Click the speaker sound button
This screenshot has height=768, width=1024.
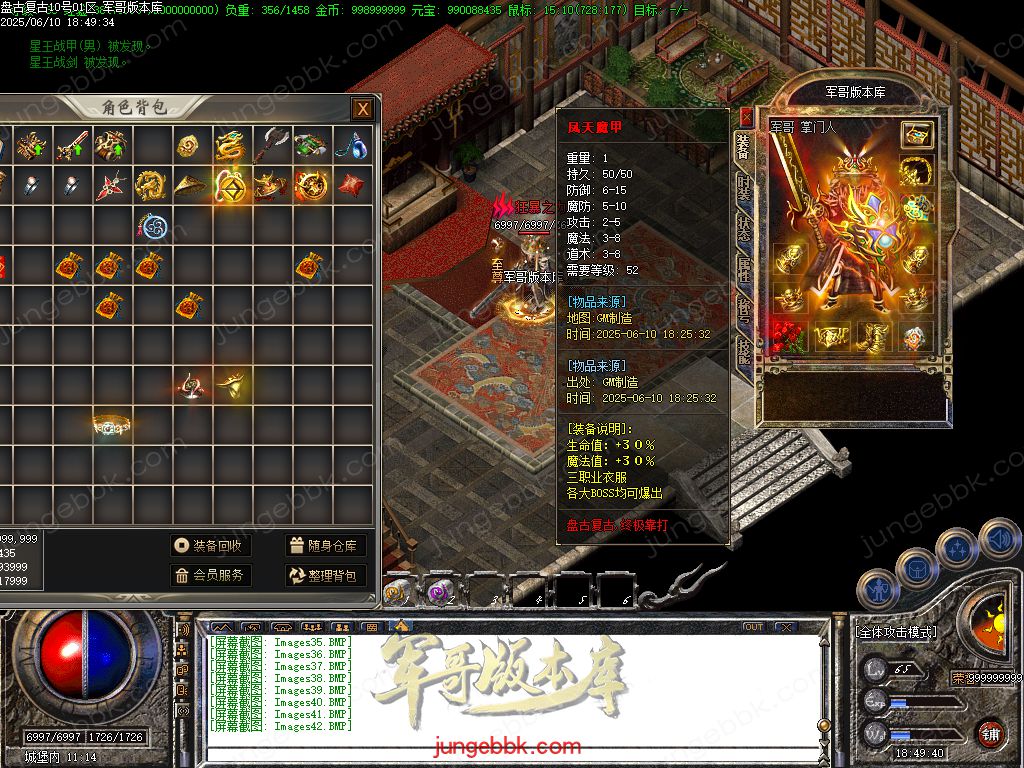point(998,539)
